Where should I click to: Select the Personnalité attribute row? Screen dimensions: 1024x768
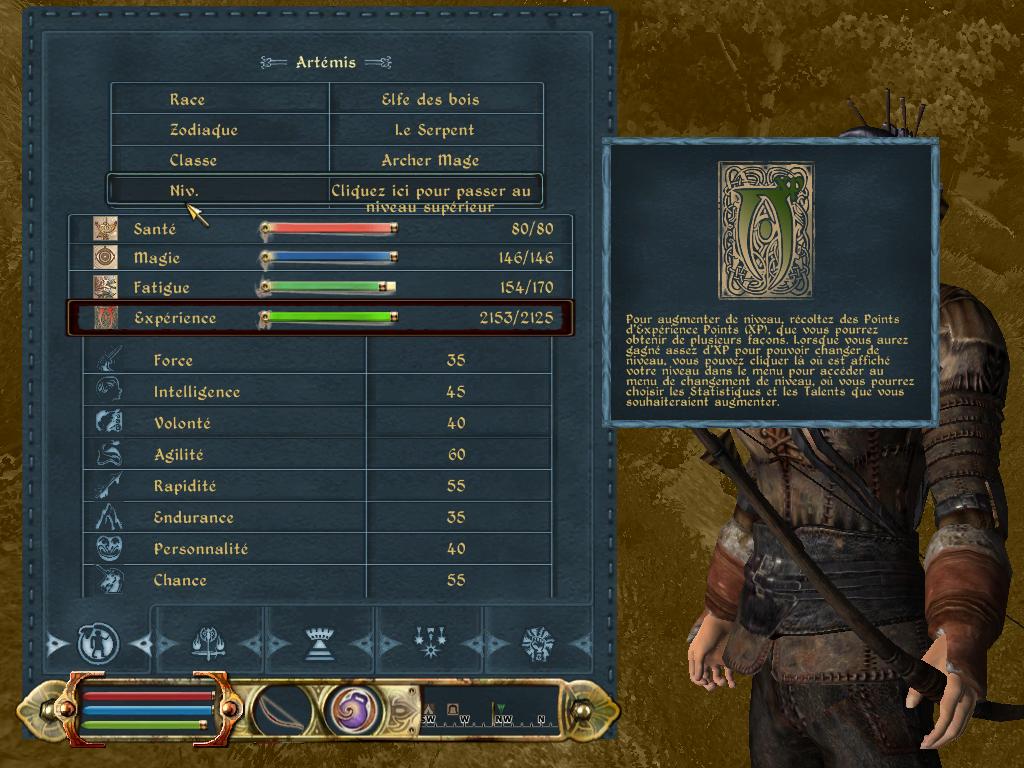(x=318, y=549)
